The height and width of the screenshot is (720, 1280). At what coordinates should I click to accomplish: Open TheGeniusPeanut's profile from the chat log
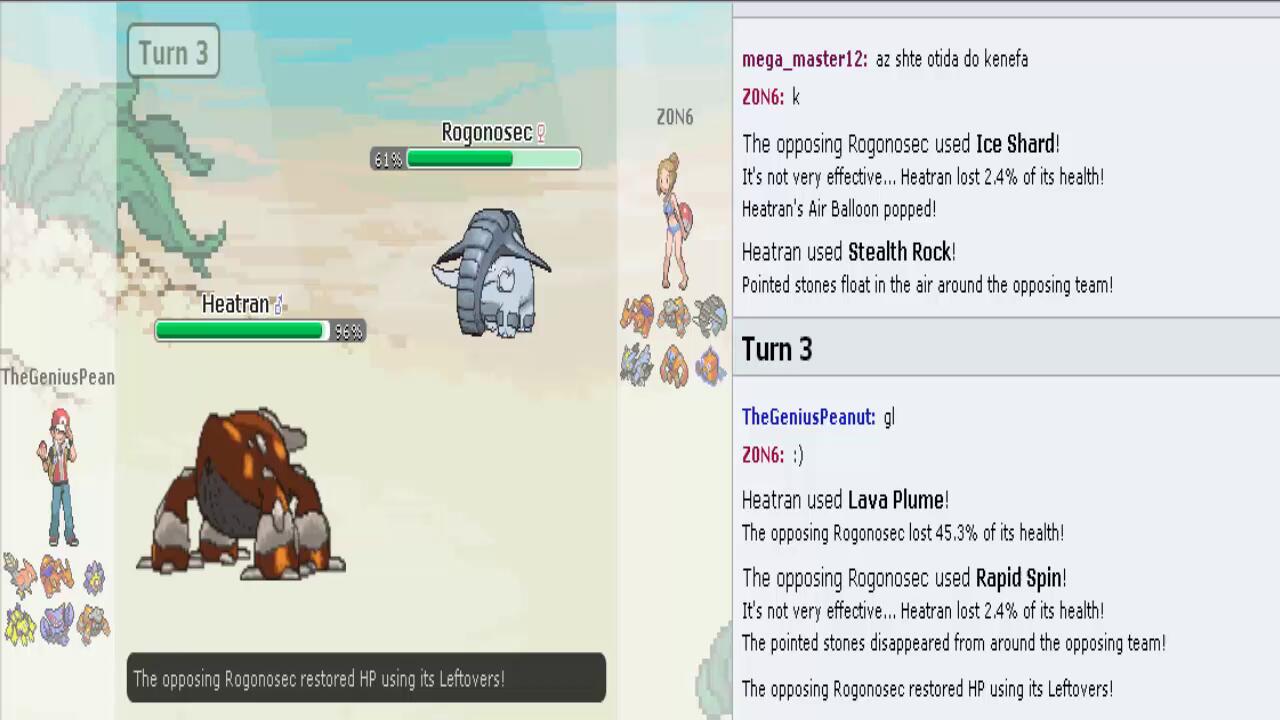click(808, 418)
